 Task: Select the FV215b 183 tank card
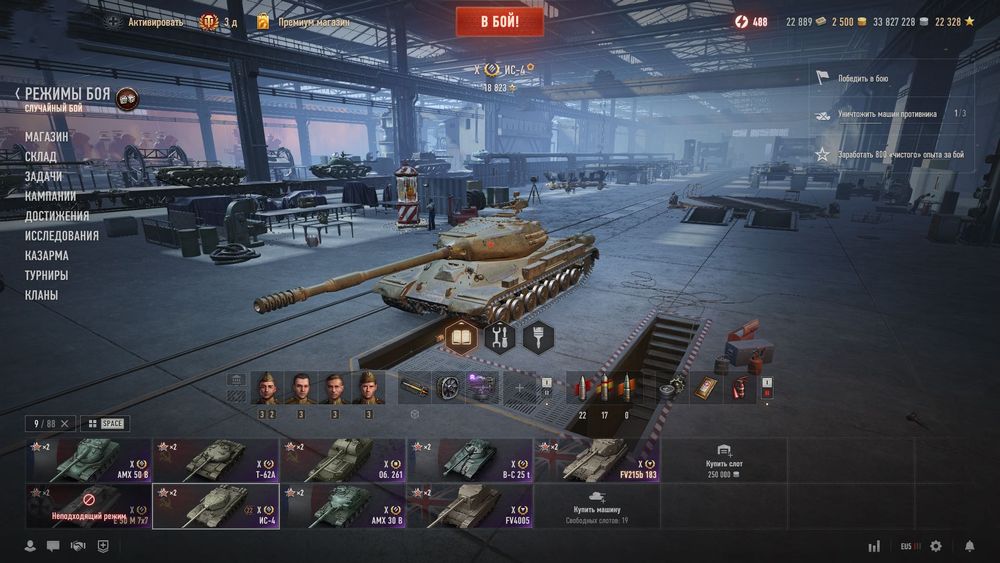tap(597, 460)
